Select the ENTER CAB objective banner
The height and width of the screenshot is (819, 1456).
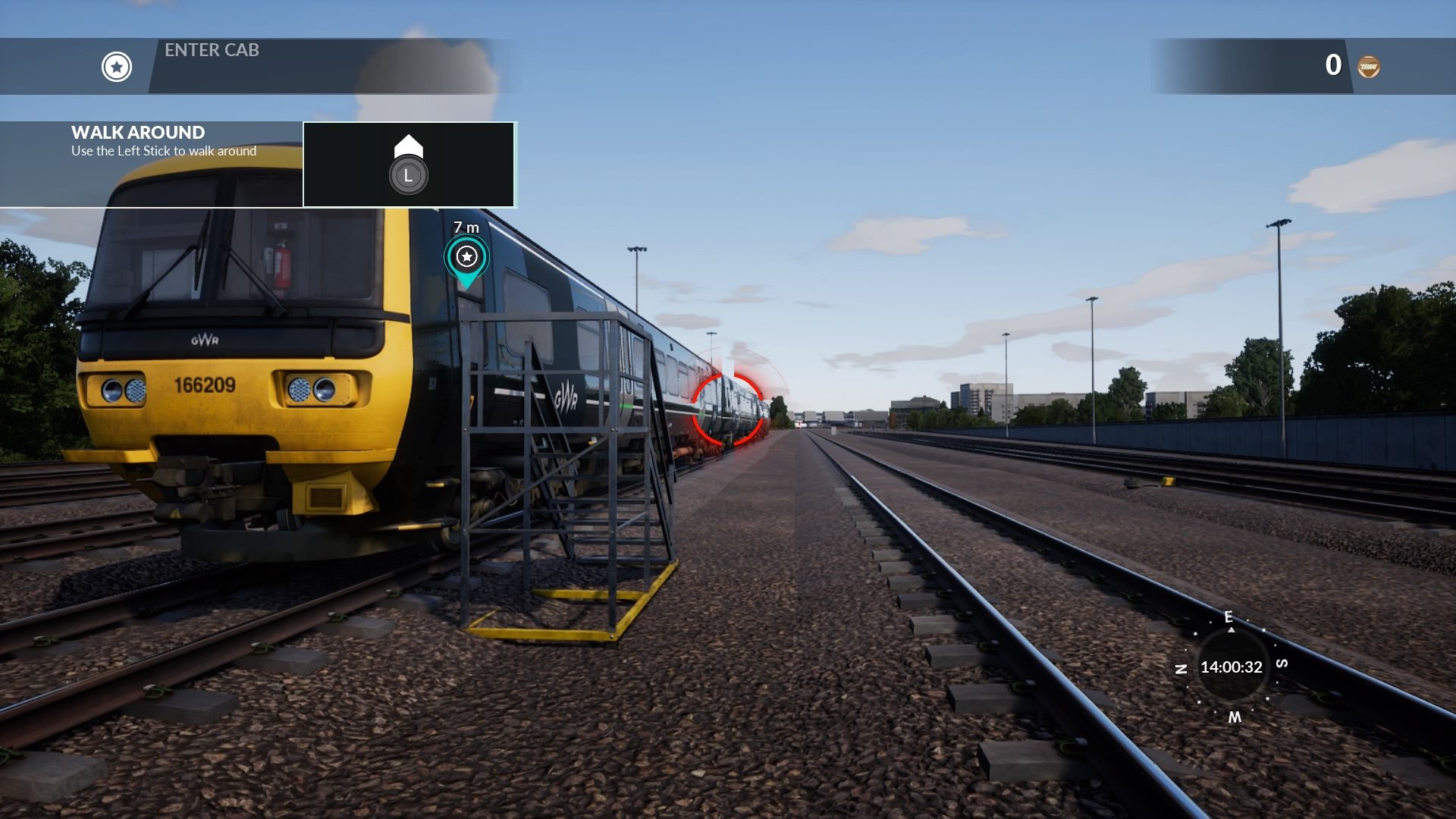(211, 51)
